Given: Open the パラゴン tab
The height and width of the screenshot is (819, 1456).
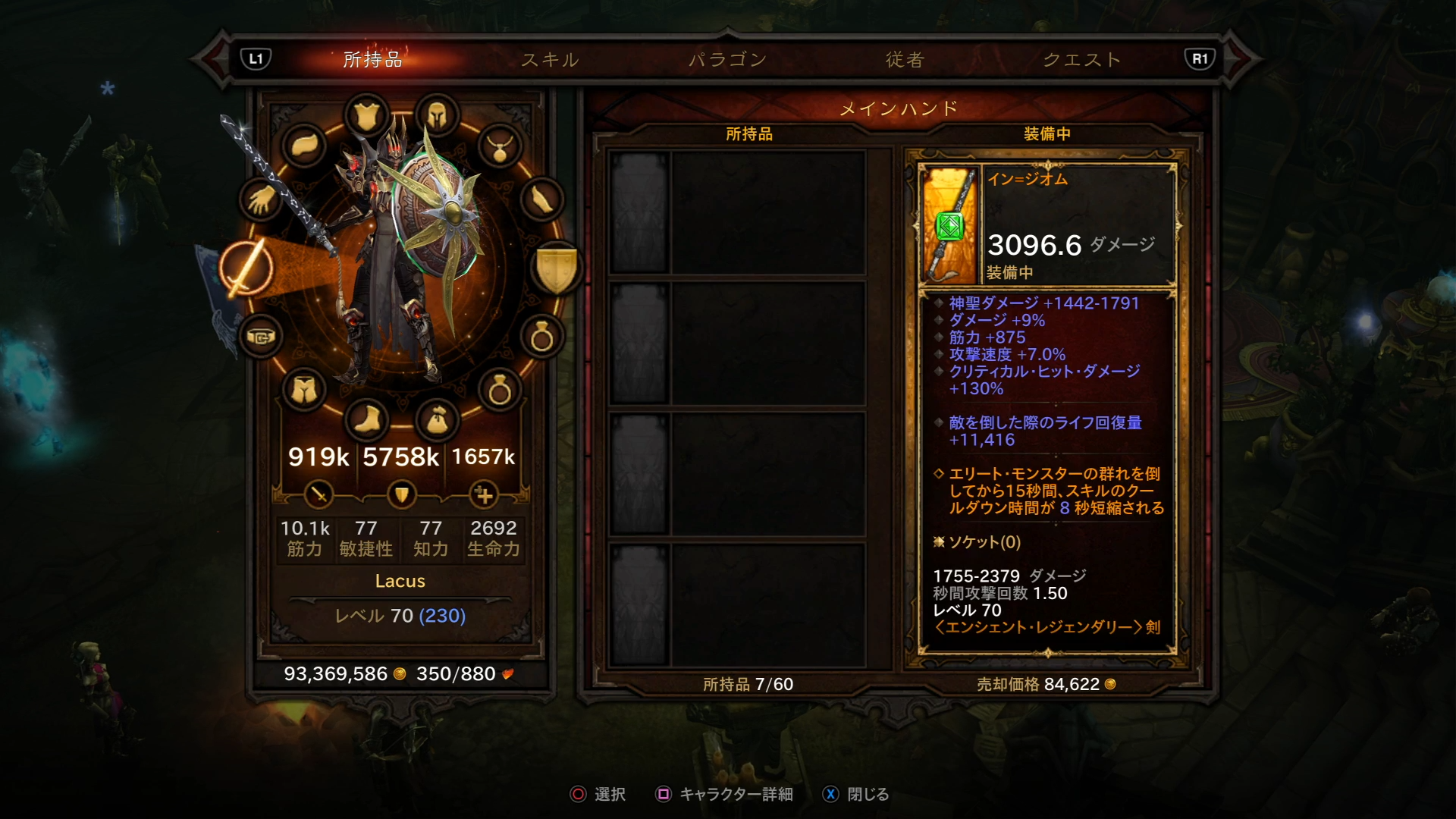Looking at the screenshot, I should pyautogui.click(x=727, y=59).
